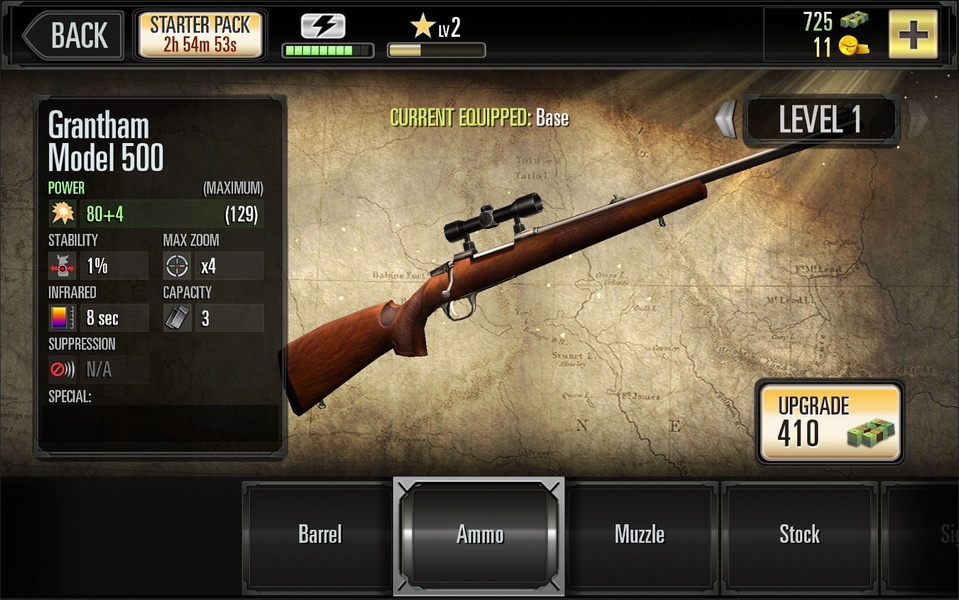Tap the plus button to add currency
Screen dimensions: 959x600
pyautogui.click(x=912, y=35)
